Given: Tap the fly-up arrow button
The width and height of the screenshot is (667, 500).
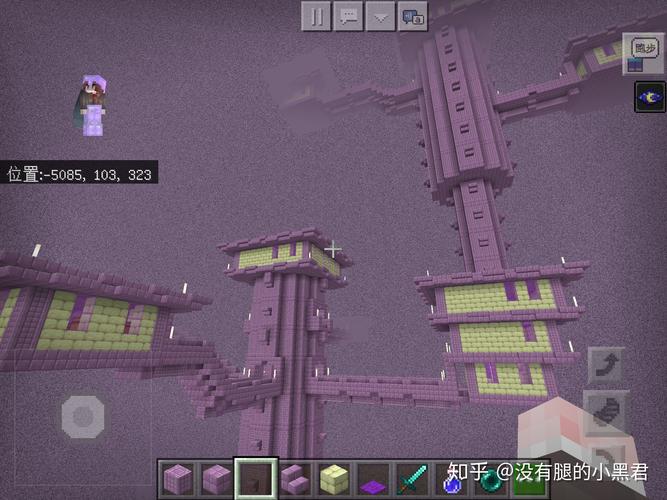Looking at the screenshot, I should coord(605,366).
